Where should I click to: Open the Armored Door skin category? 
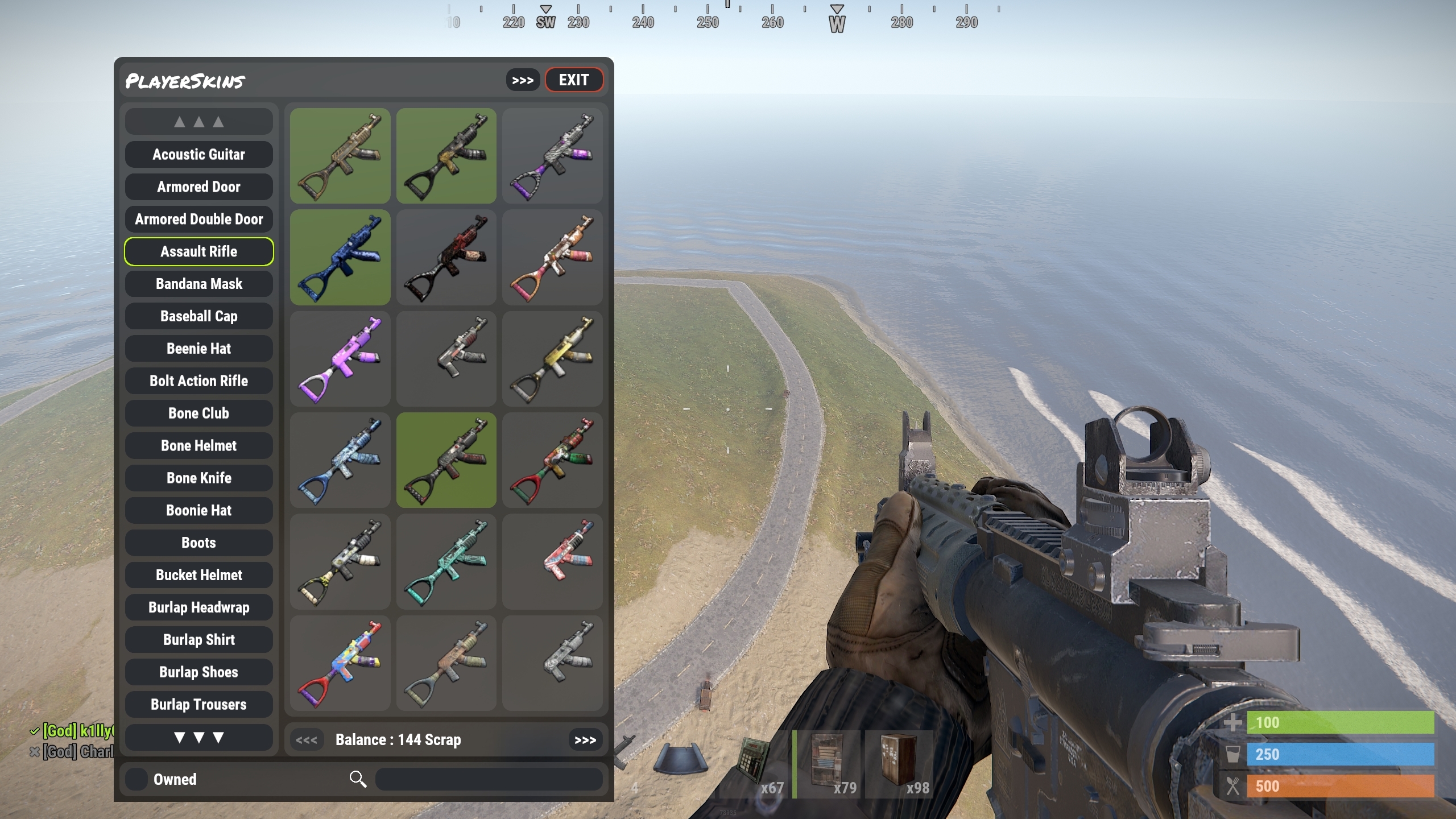point(198,187)
